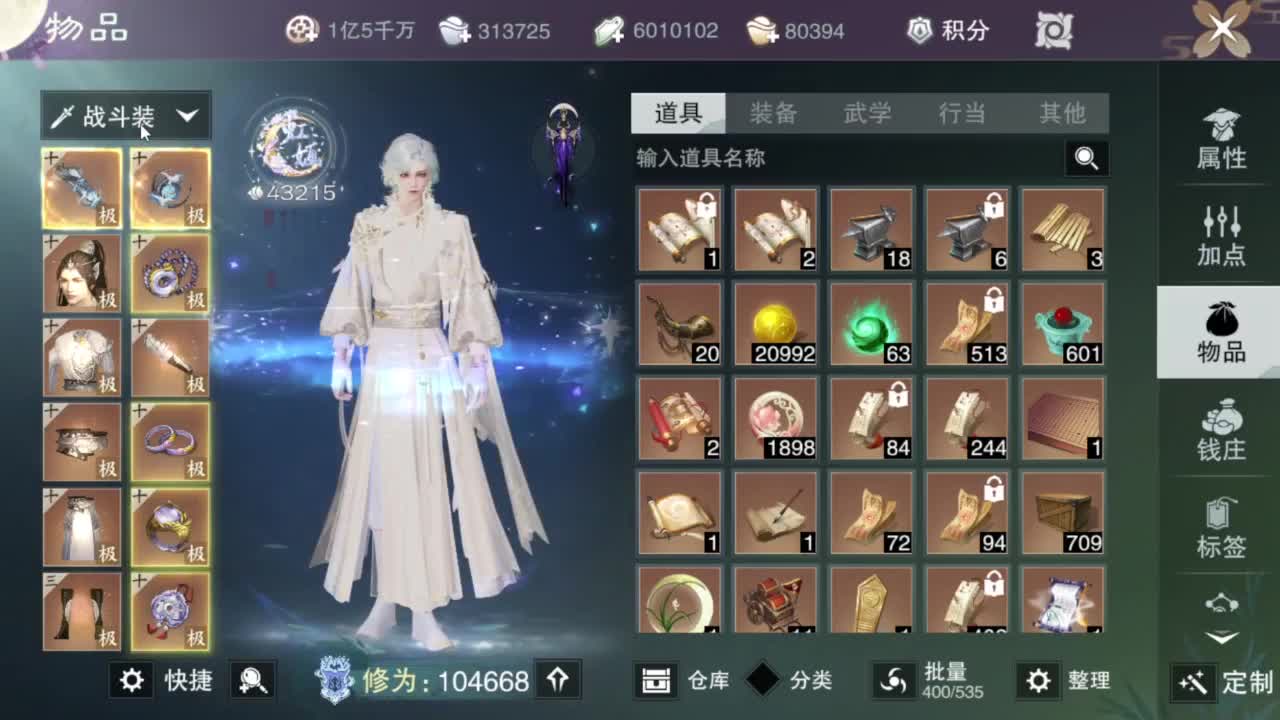Open the 整理 sort inventory function
1280x720 pixels.
tap(1040, 680)
